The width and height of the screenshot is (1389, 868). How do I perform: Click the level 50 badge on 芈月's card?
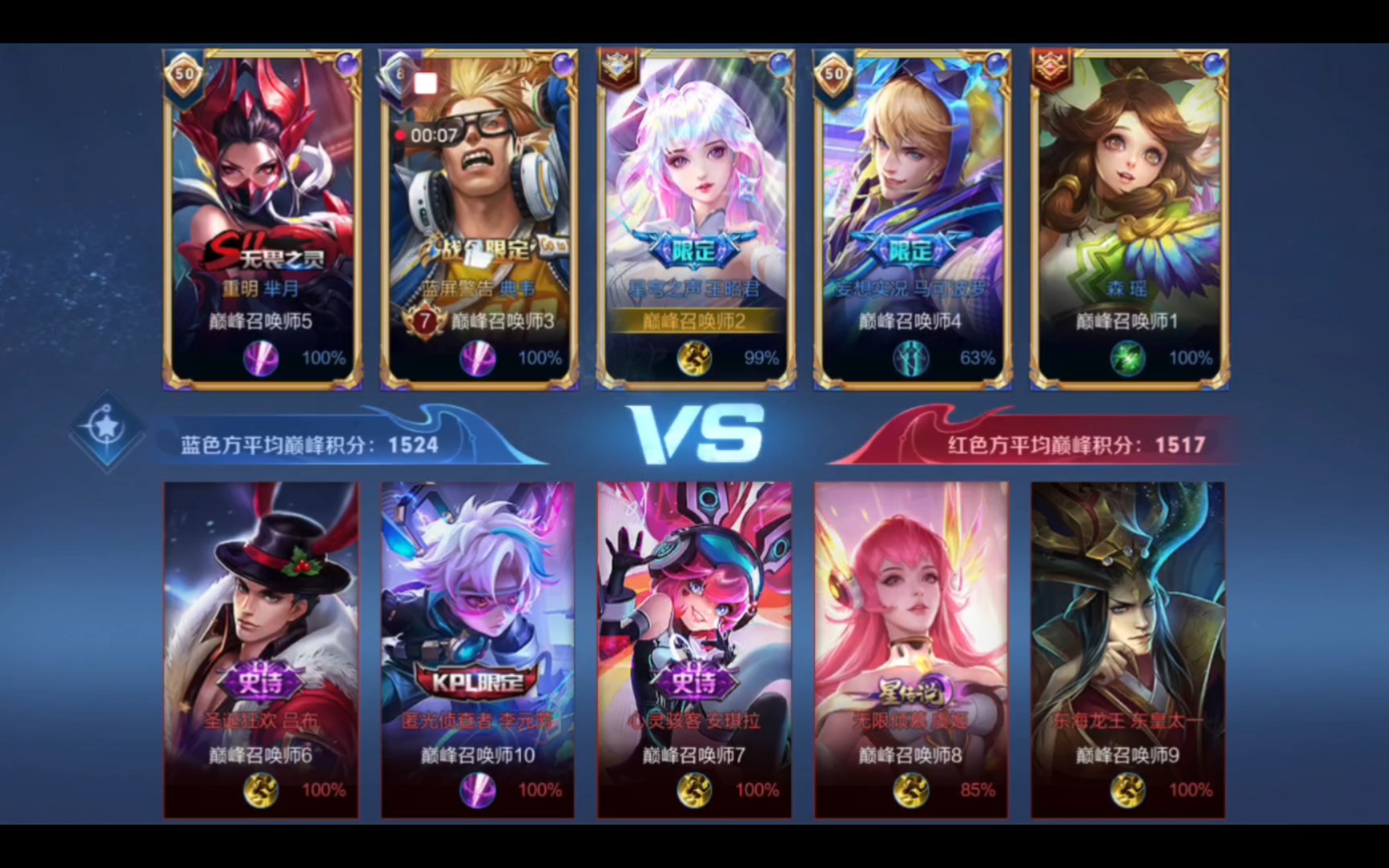183,71
